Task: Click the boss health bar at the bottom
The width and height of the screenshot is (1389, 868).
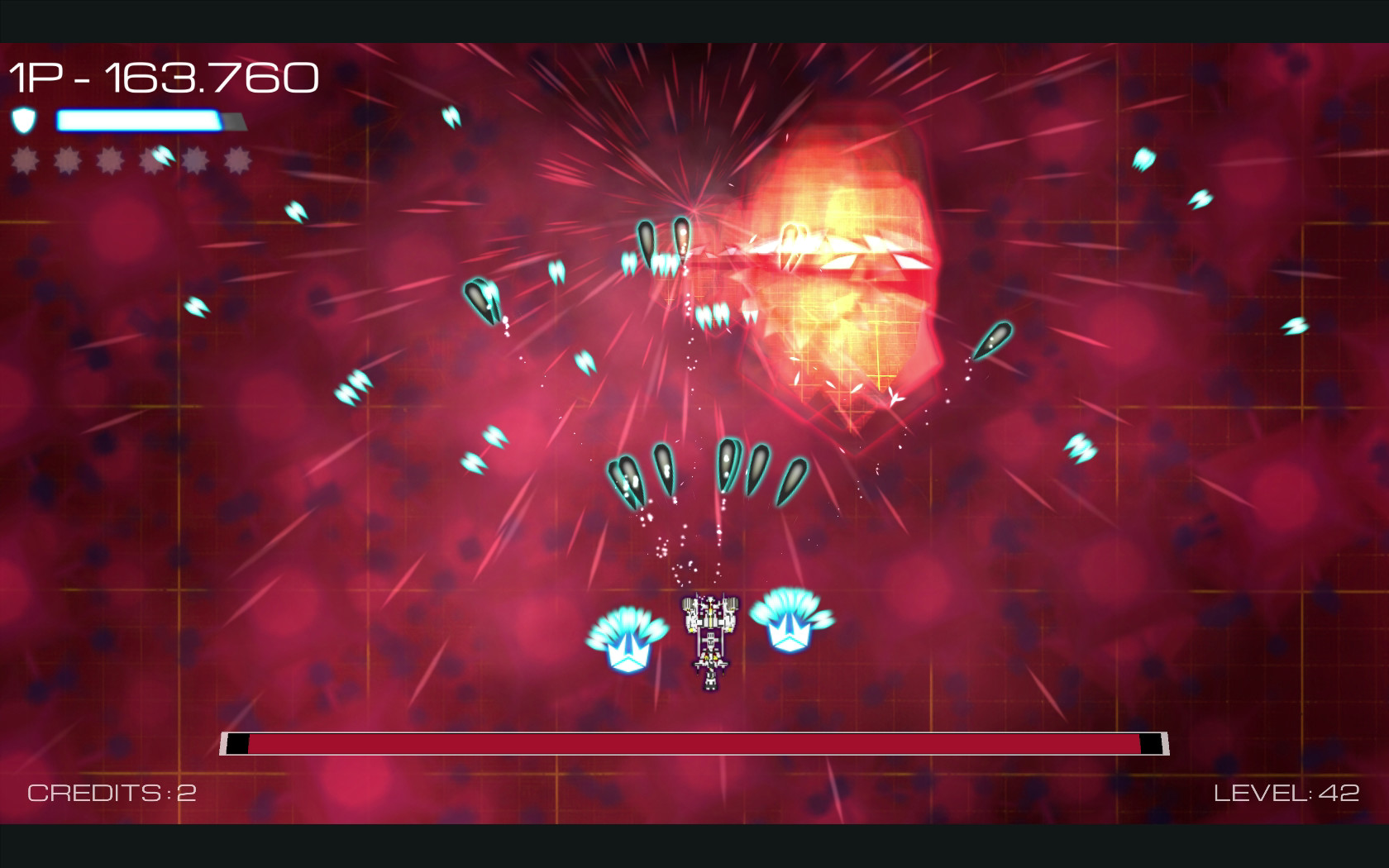Action: coord(694,743)
